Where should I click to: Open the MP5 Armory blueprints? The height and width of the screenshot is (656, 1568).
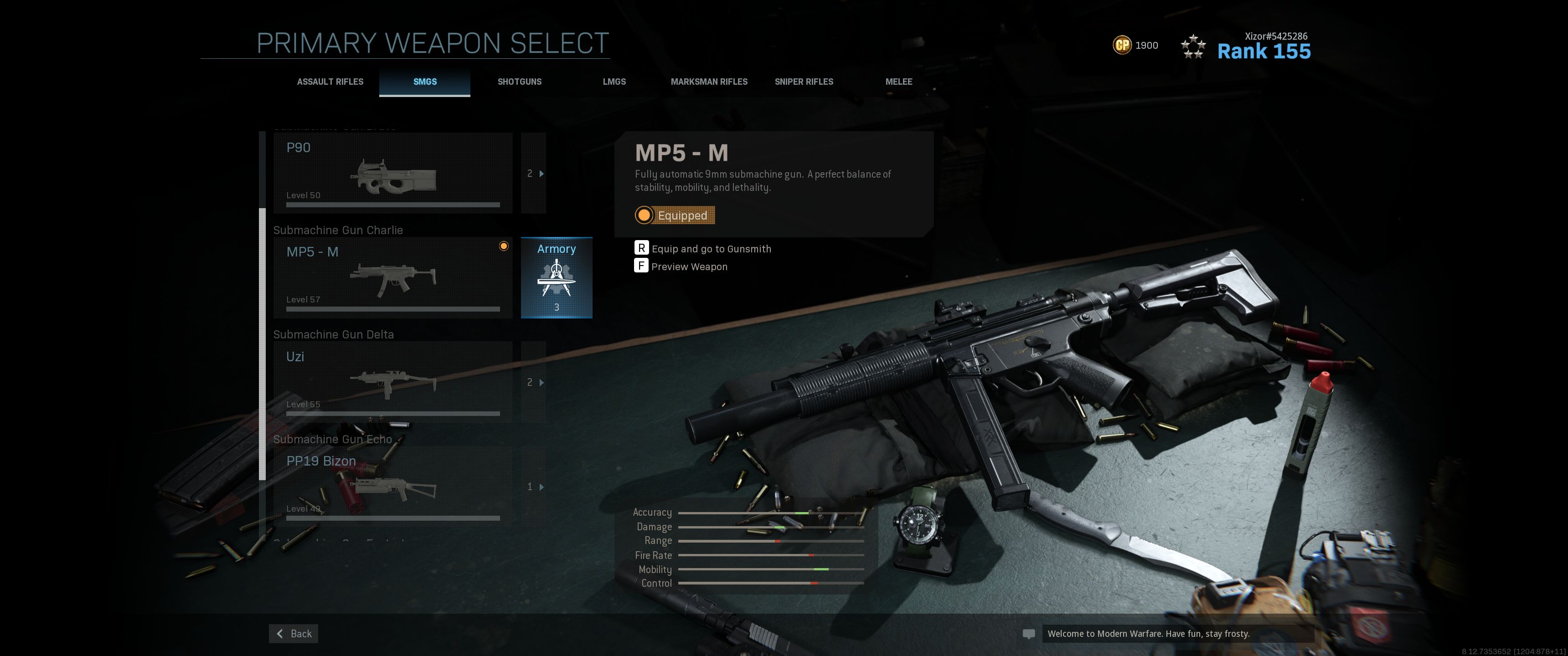[557, 277]
